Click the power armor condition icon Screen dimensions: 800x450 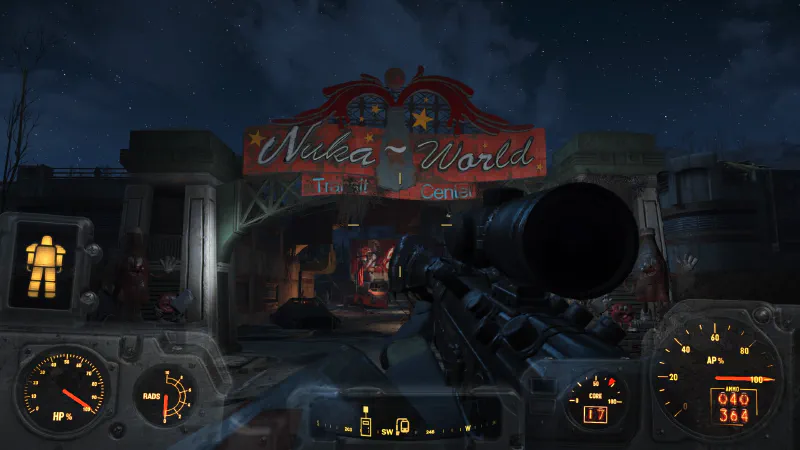pos(44,263)
